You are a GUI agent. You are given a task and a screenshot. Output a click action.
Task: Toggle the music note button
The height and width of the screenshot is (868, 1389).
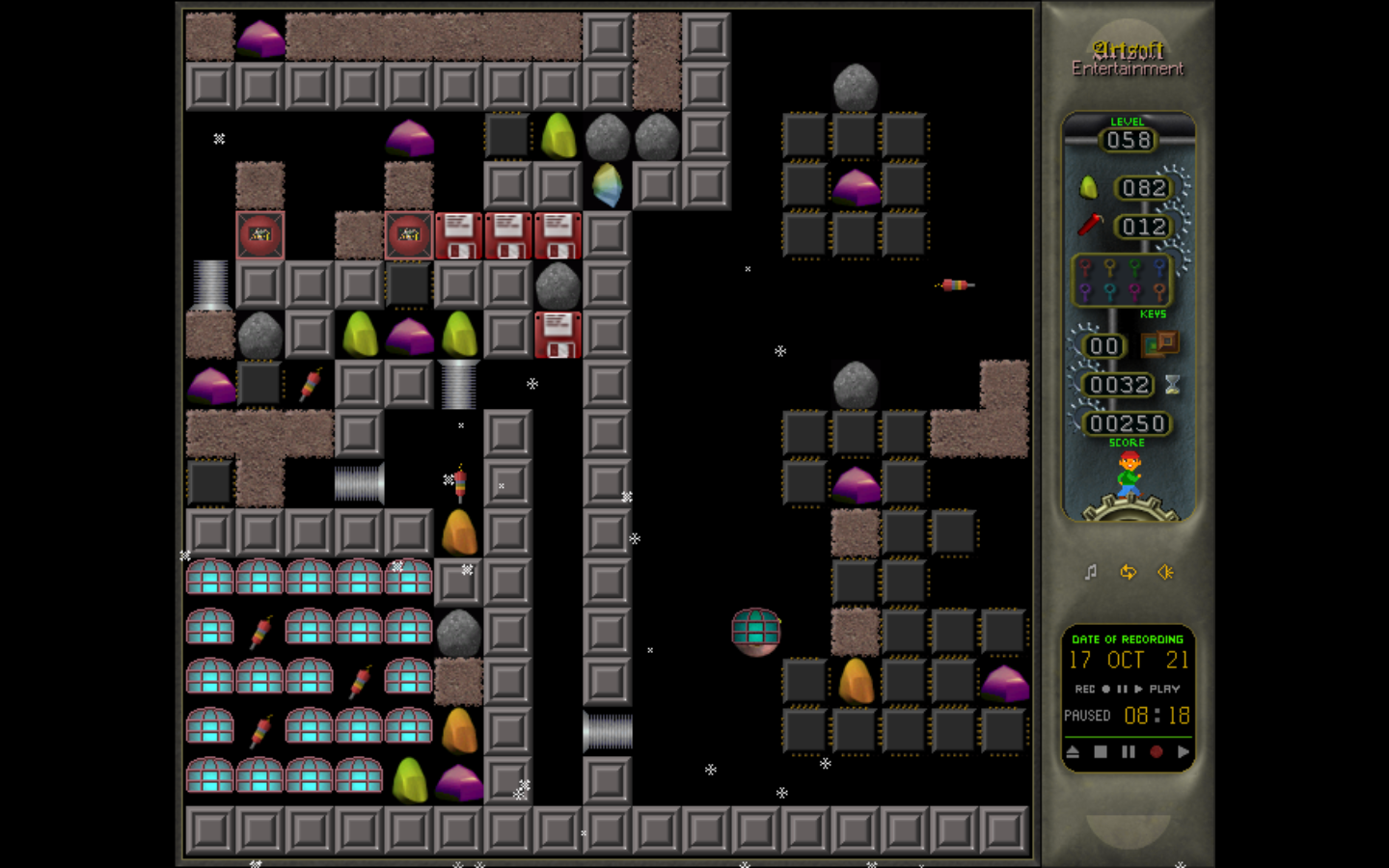[x=1091, y=572]
